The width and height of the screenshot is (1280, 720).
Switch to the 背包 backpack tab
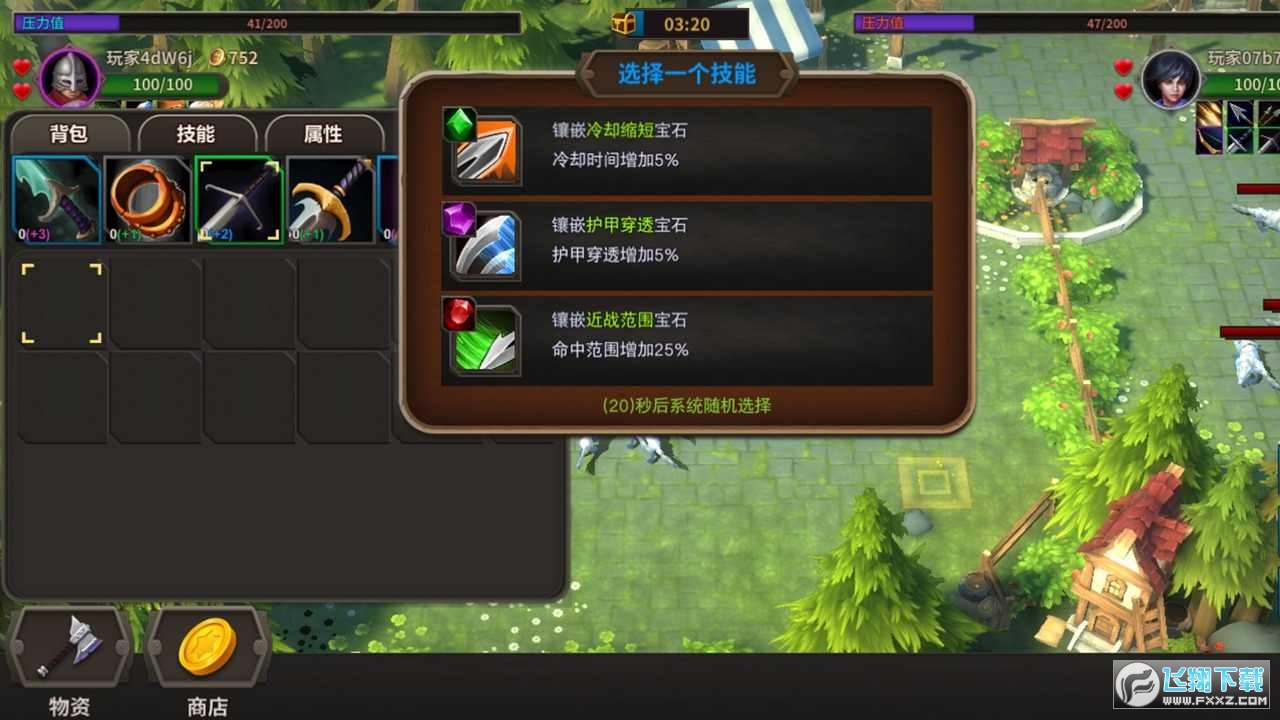coord(69,134)
